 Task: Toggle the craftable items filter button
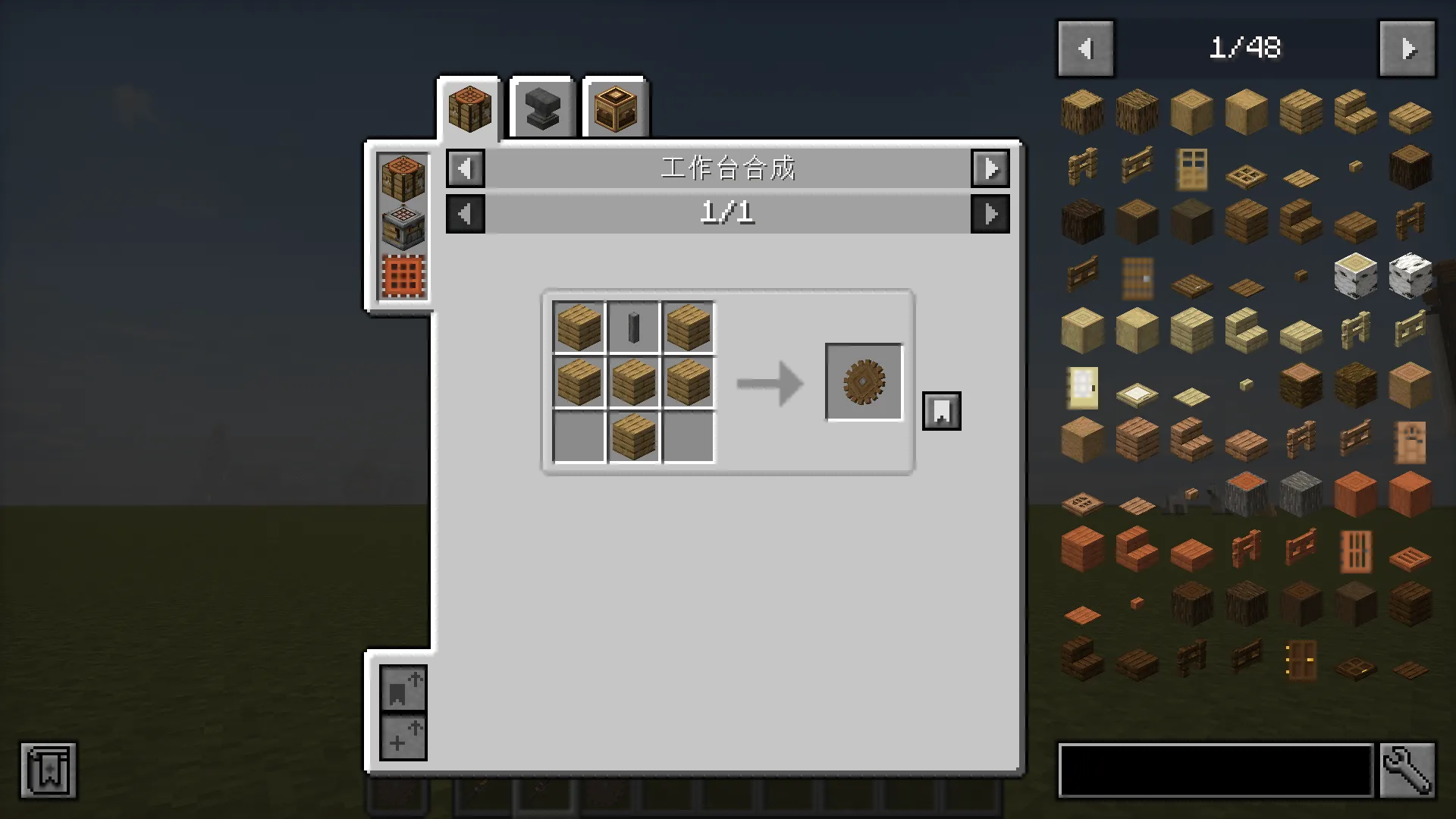click(403, 737)
